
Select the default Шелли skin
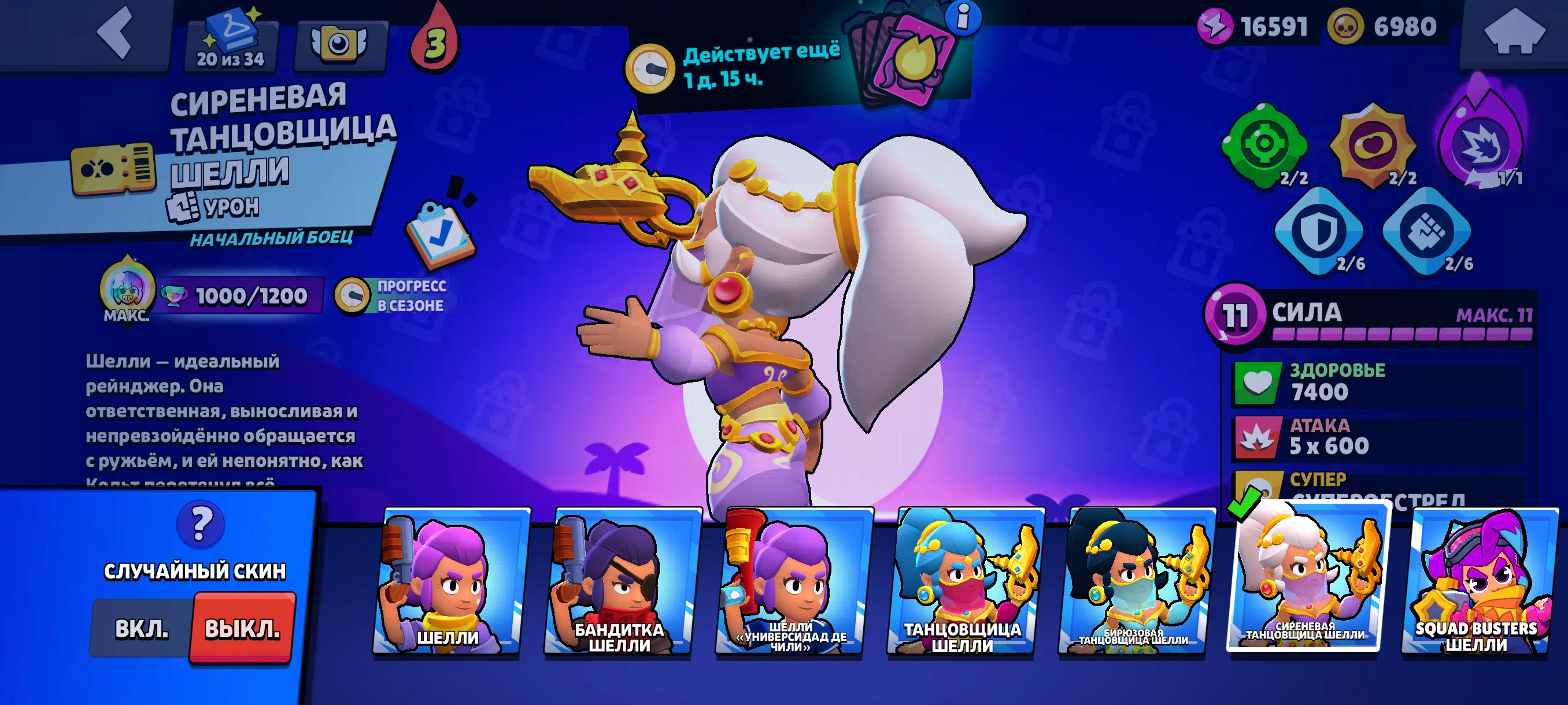449,581
